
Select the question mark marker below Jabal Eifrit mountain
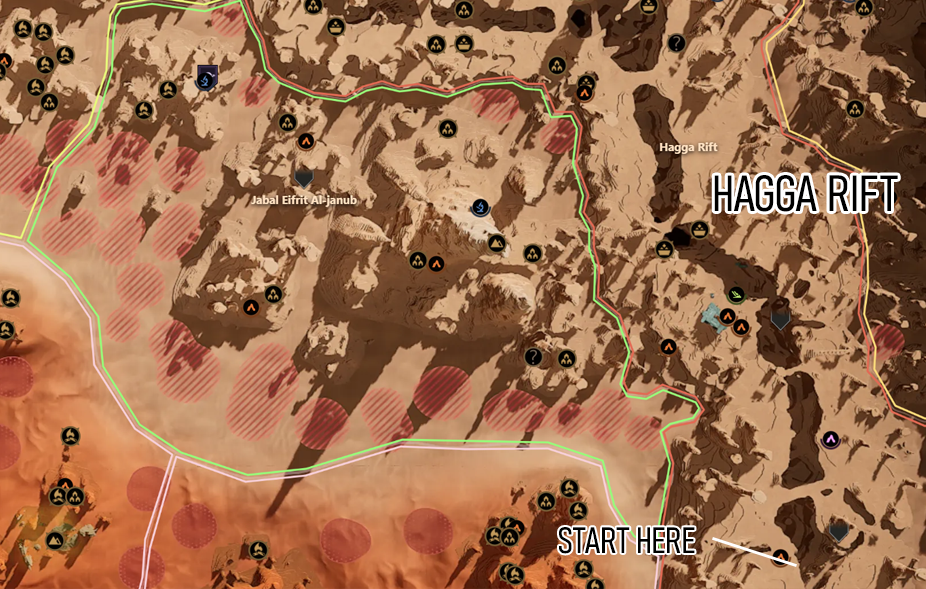coord(534,356)
